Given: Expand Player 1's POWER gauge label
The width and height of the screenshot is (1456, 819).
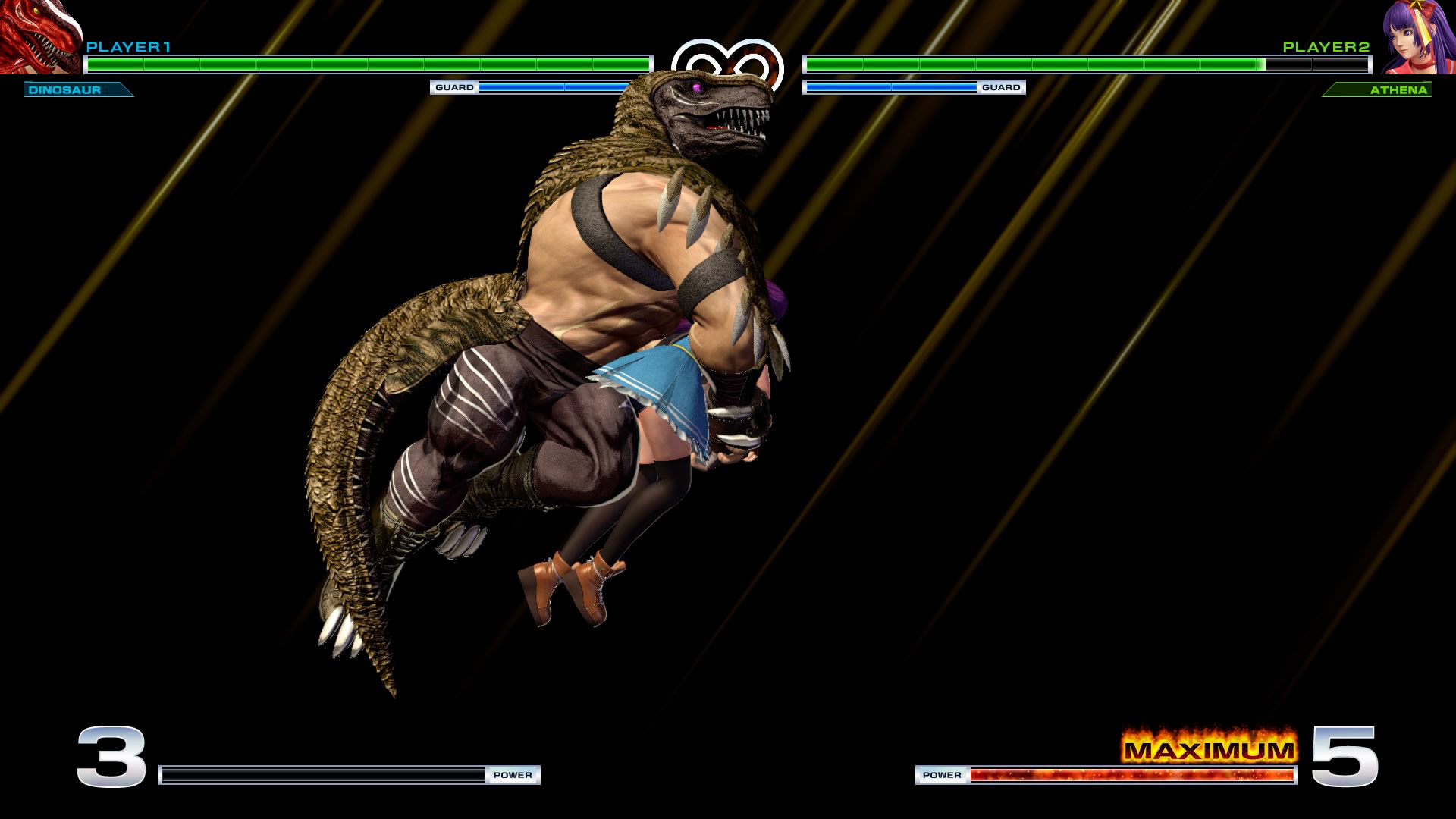Looking at the screenshot, I should (x=513, y=776).
